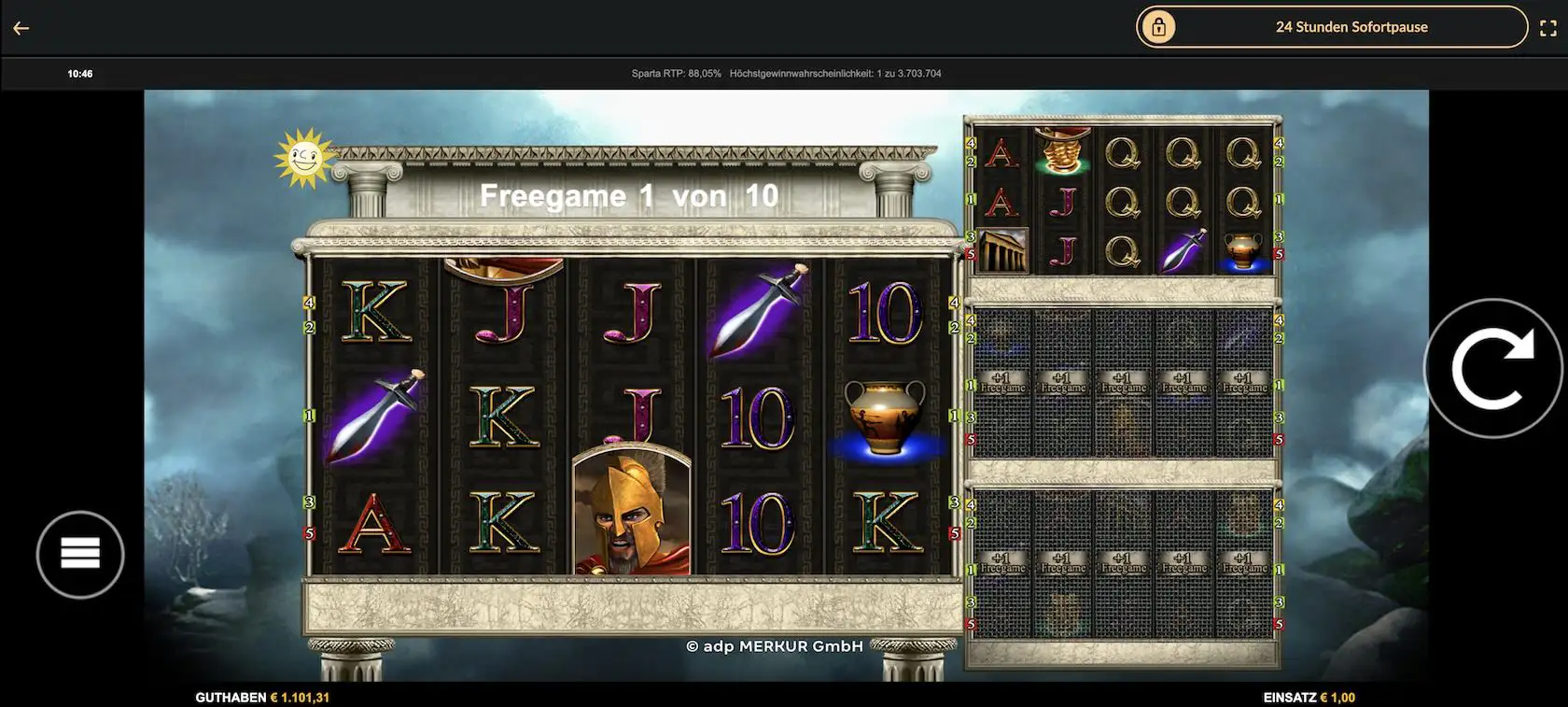Activate the 24 Stunden Sofortpause button
Screen dimensions: 1568x707
pos(1331,27)
